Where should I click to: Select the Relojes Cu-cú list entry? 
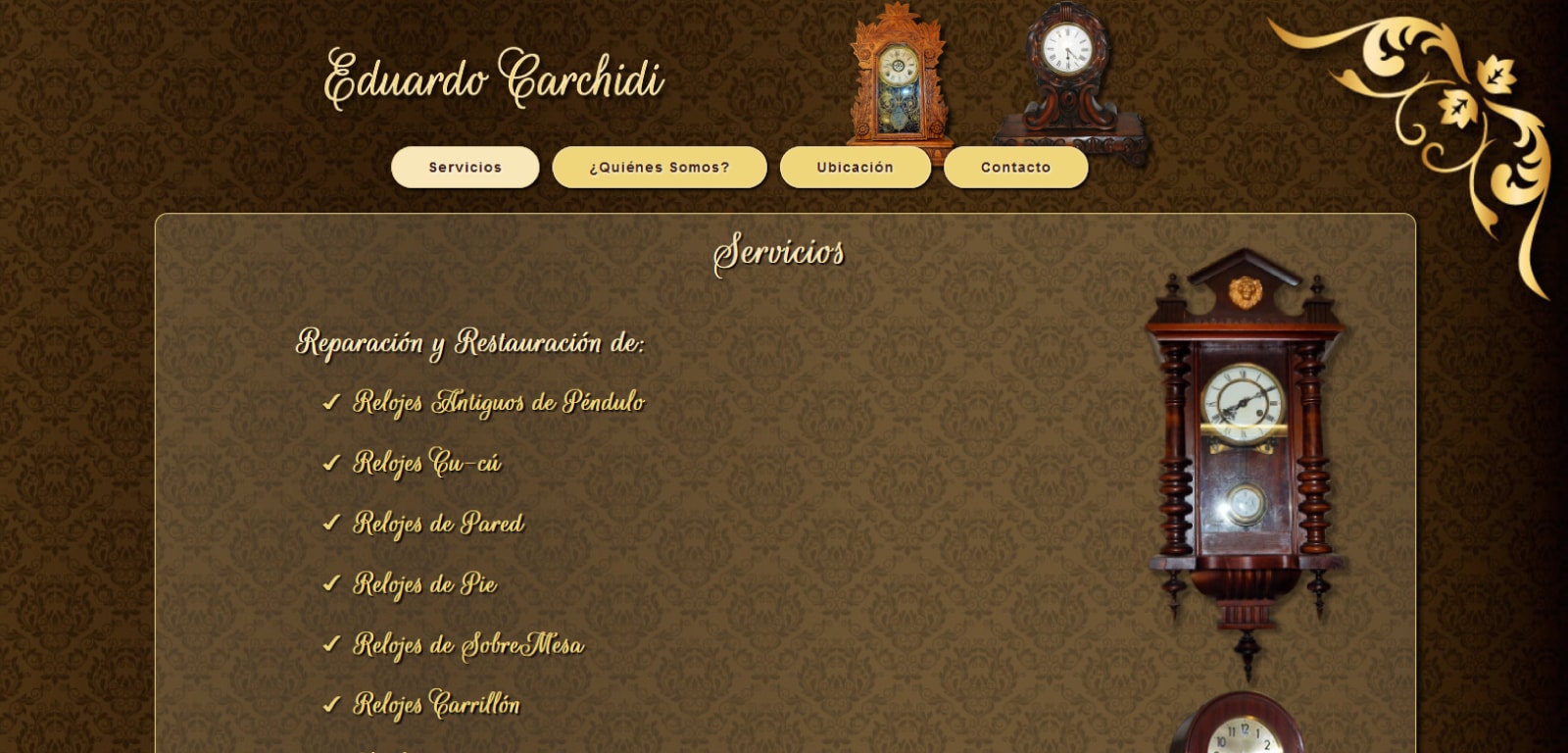[428, 464]
